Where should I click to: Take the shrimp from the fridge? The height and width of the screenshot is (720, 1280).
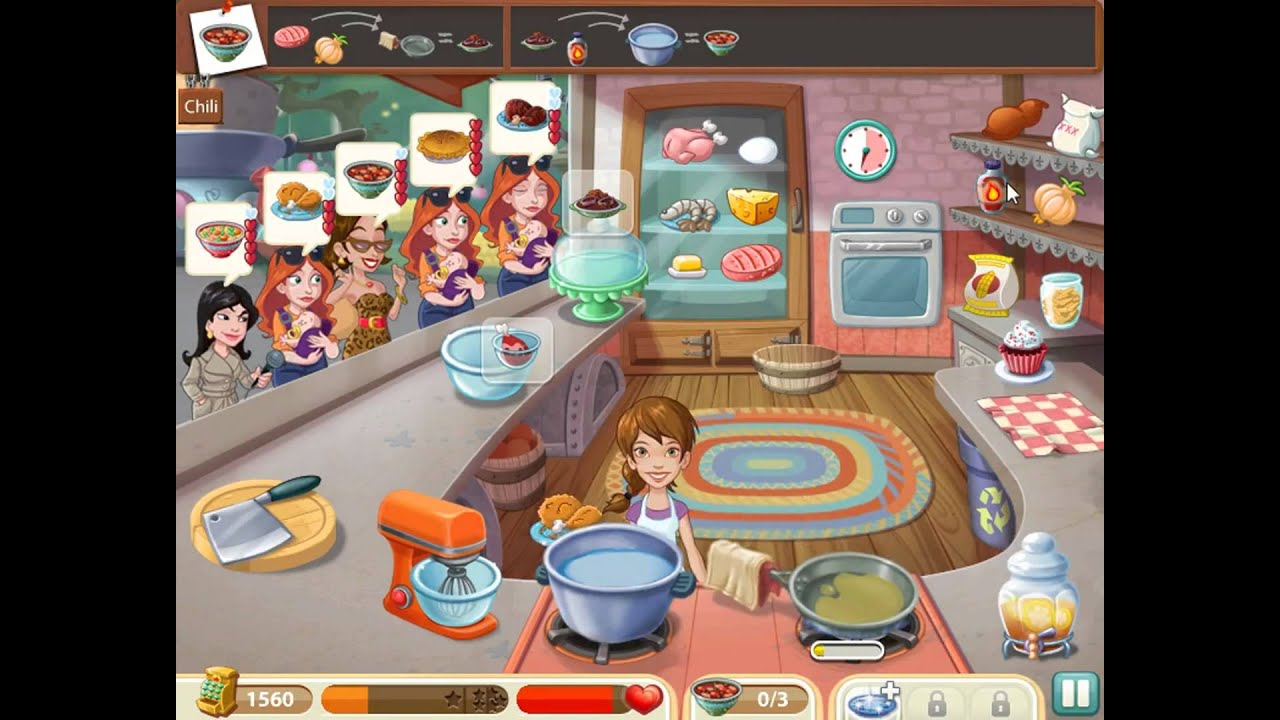689,213
